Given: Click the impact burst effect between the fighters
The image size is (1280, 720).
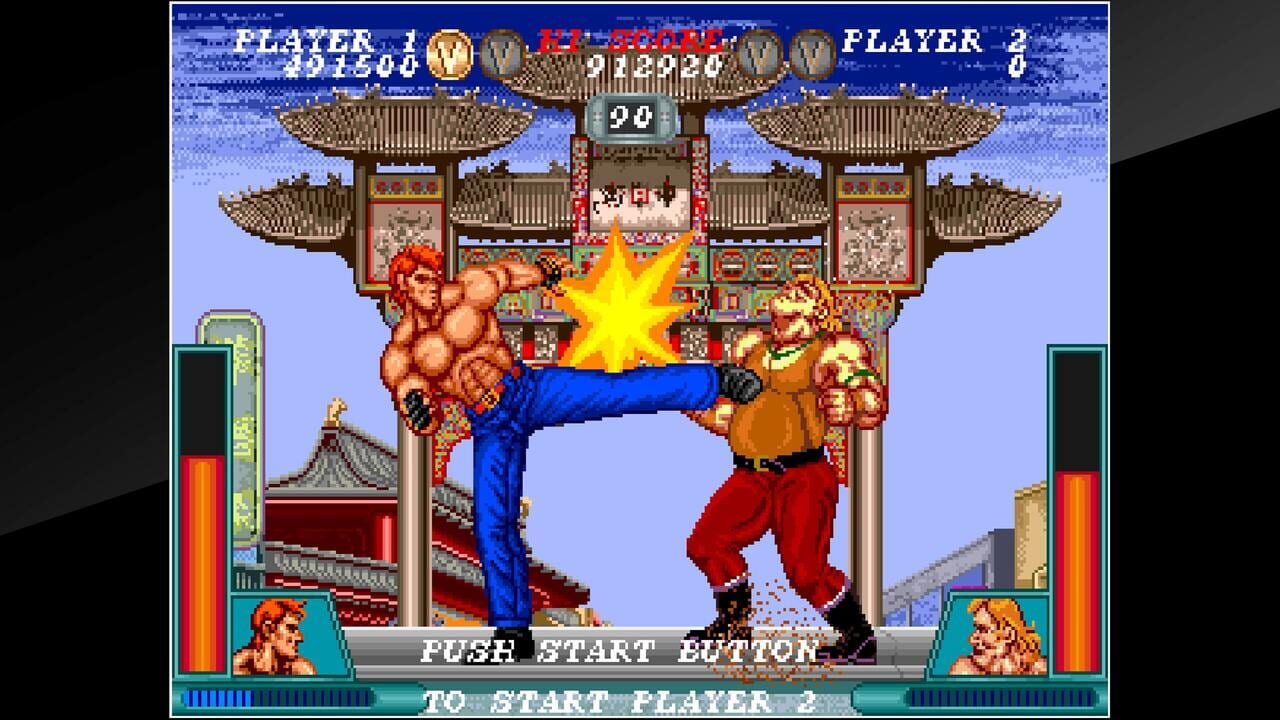Looking at the screenshot, I should pyautogui.click(x=622, y=316).
